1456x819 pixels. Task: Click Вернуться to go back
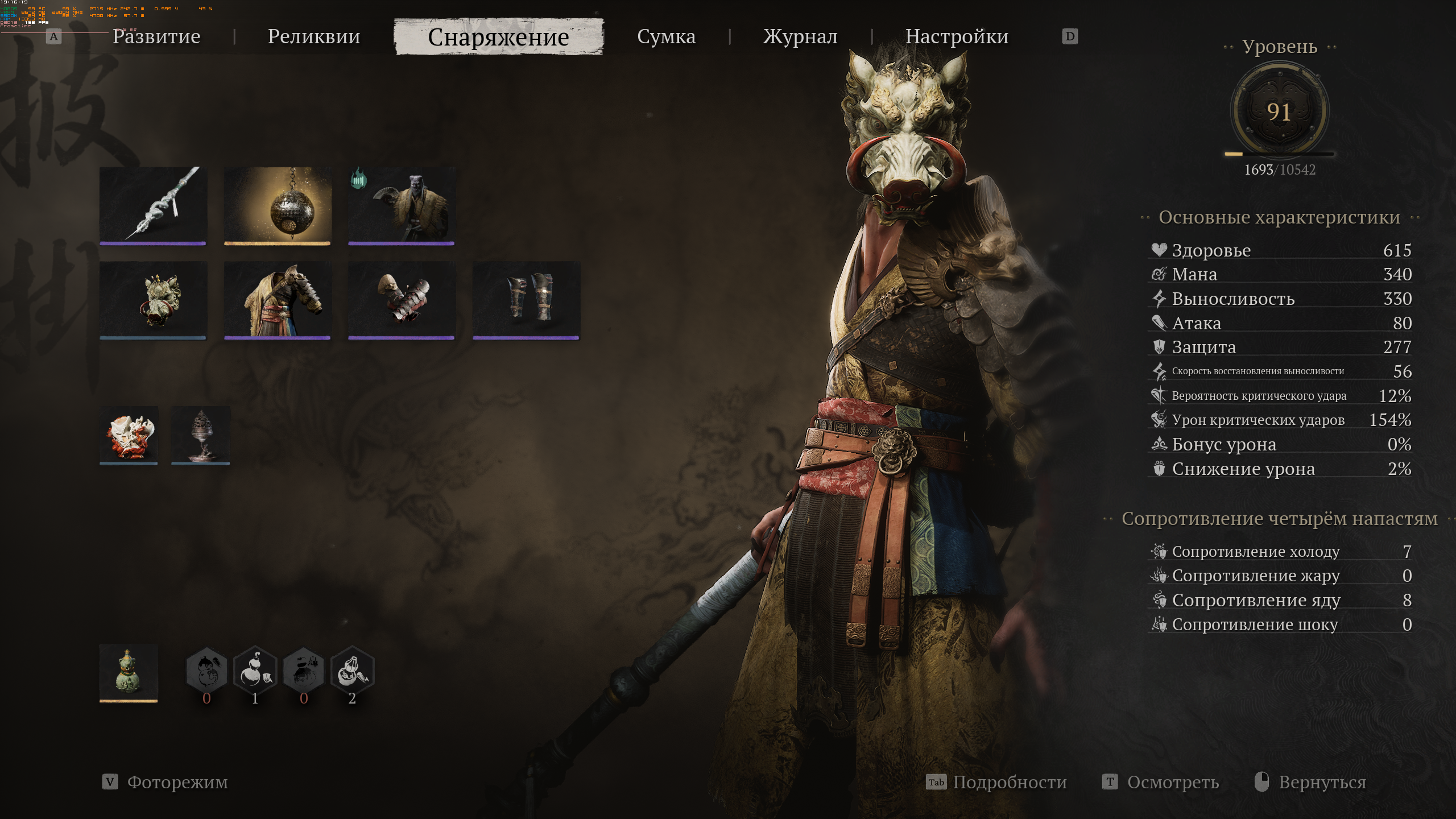coord(1322,782)
